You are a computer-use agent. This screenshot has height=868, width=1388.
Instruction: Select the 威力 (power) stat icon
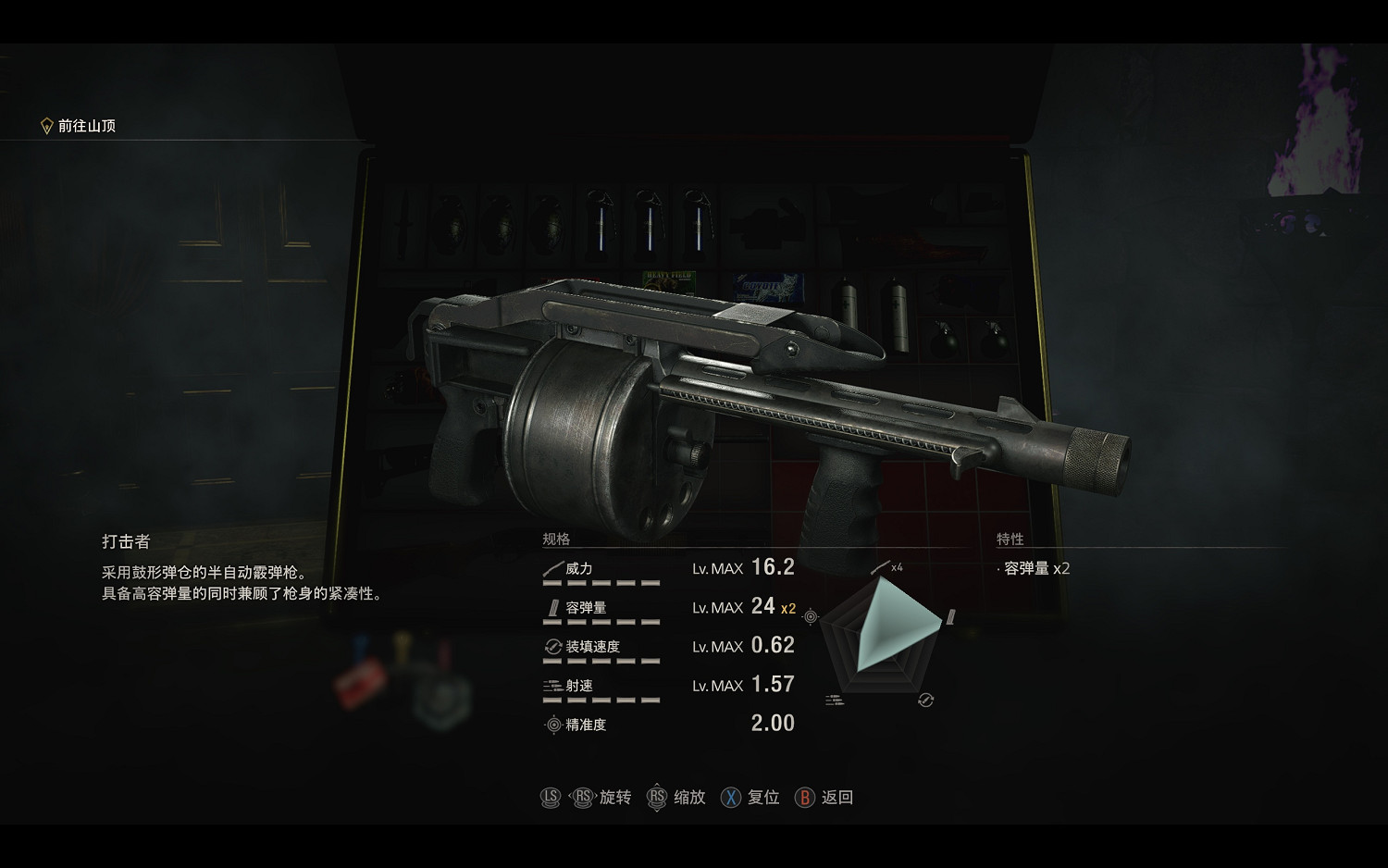pos(552,569)
